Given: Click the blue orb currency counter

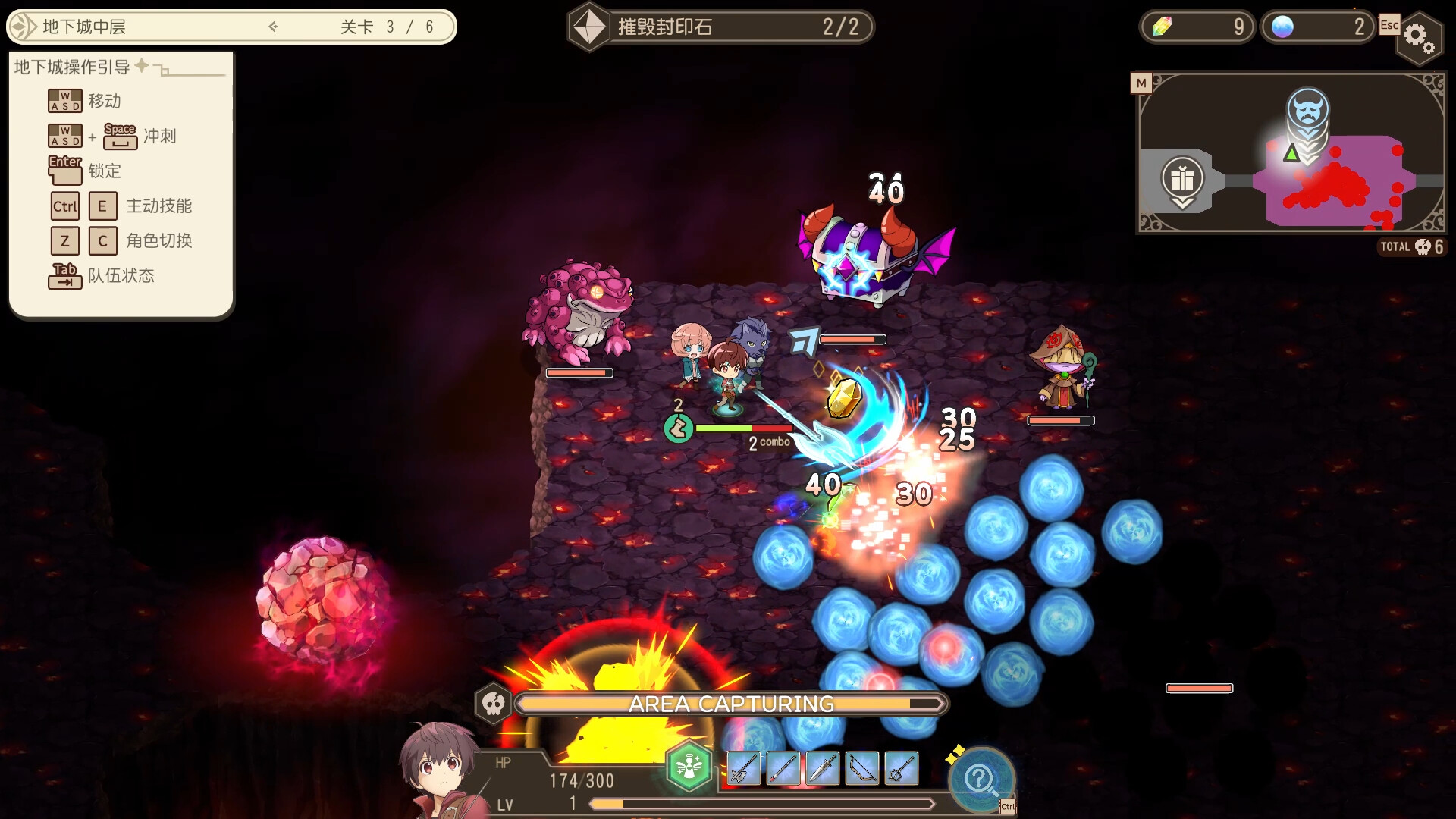Looking at the screenshot, I should [1318, 27].
